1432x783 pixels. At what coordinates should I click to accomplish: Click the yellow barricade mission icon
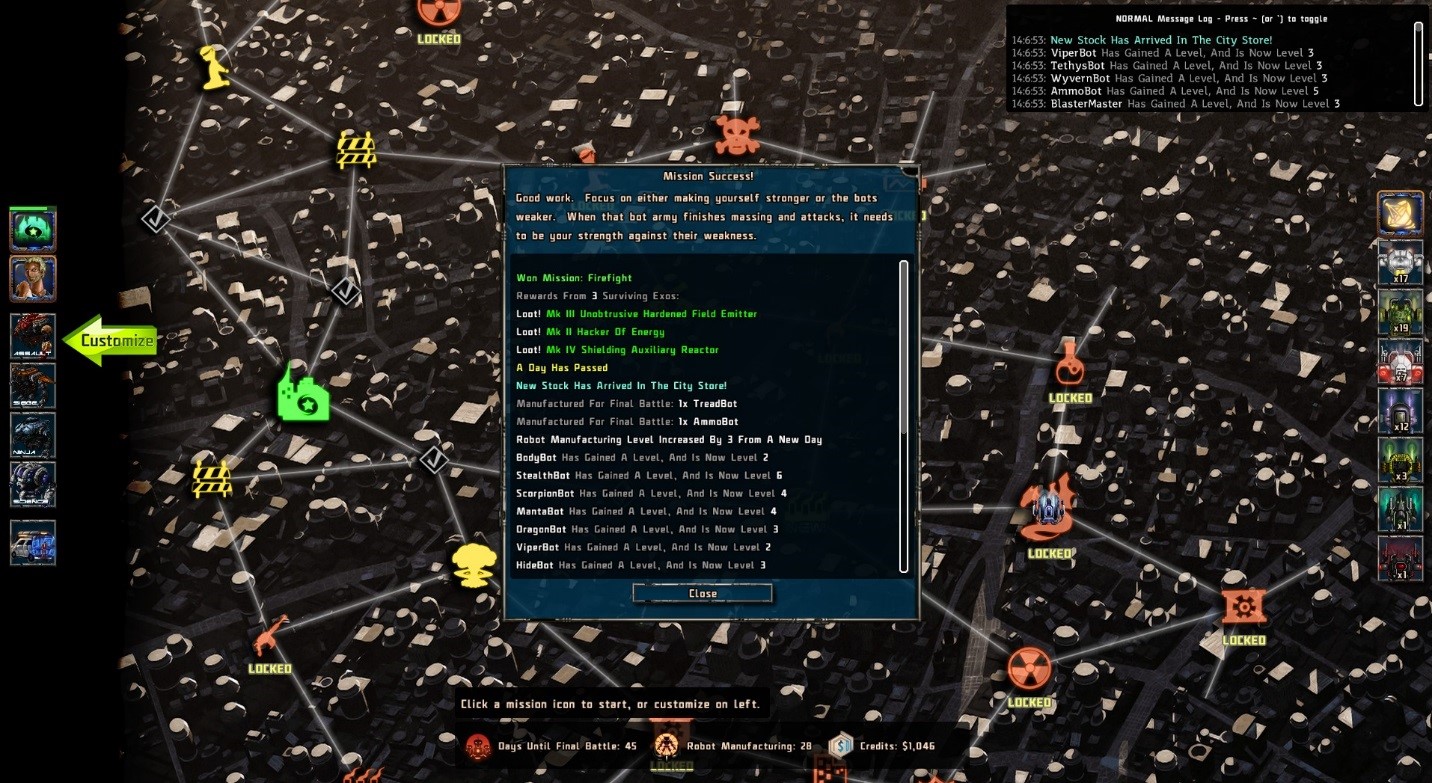pyautogui.click(x=358, y=148)
